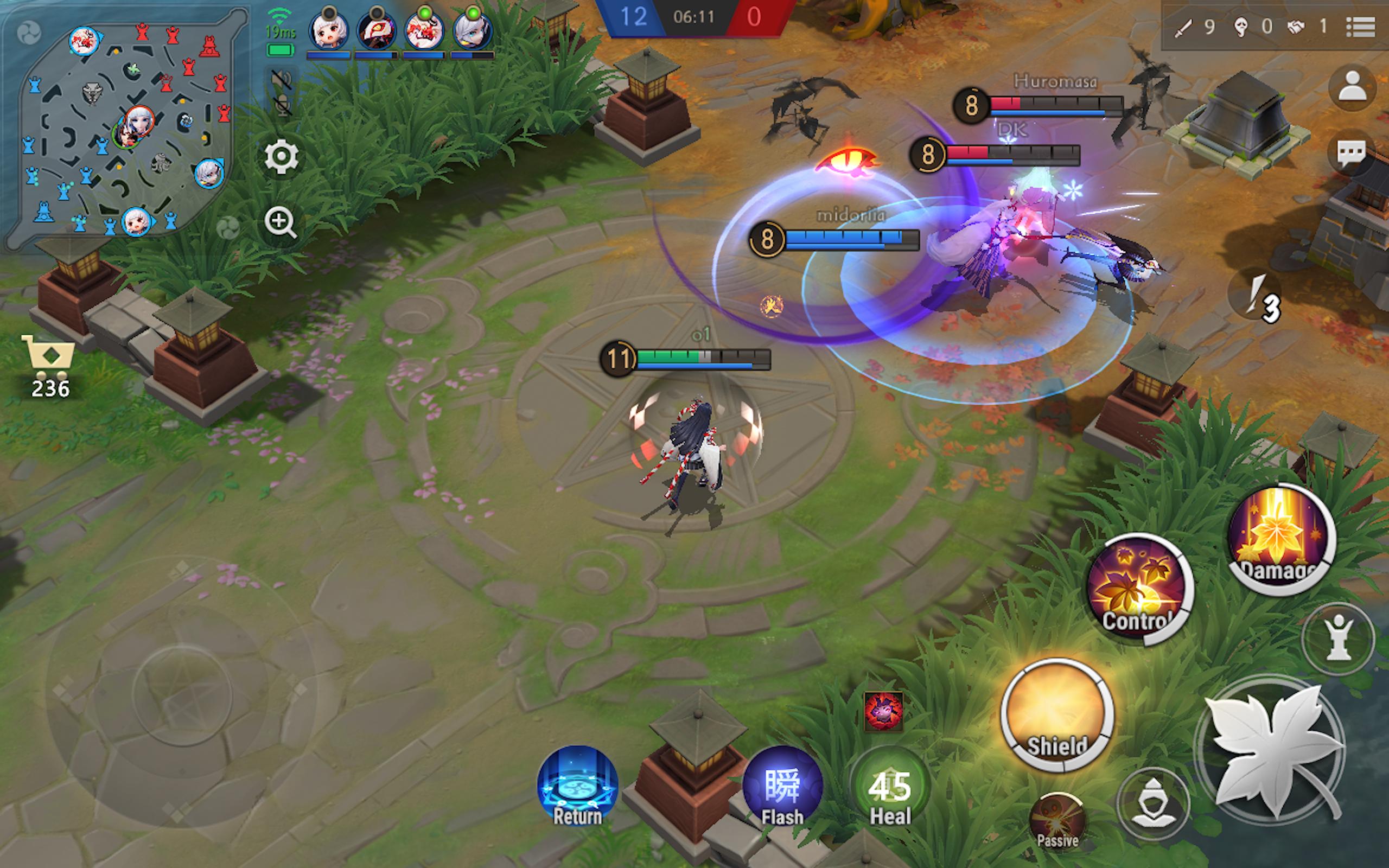Open the shop cart showing 236 gold
The height and width of the screenshot is (868, 1389).
click(49, 365)
